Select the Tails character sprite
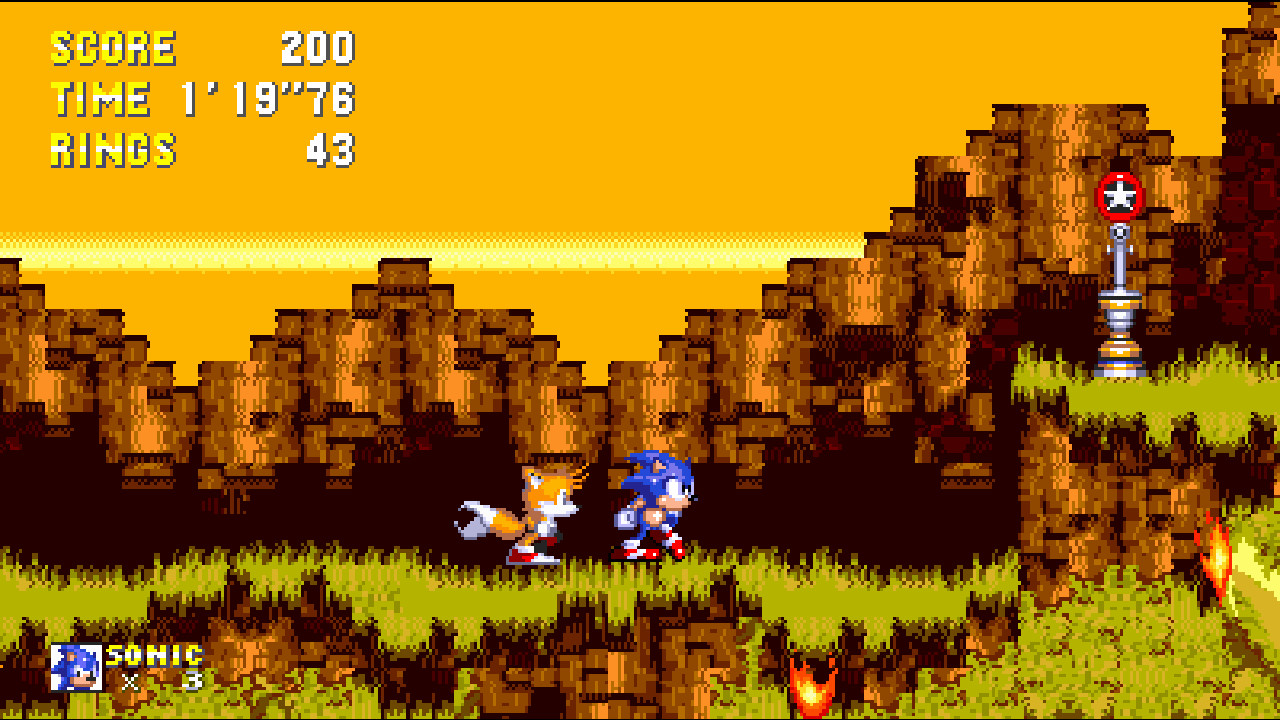Viewport: 1280px width, 720px height. tap(520, 510)
